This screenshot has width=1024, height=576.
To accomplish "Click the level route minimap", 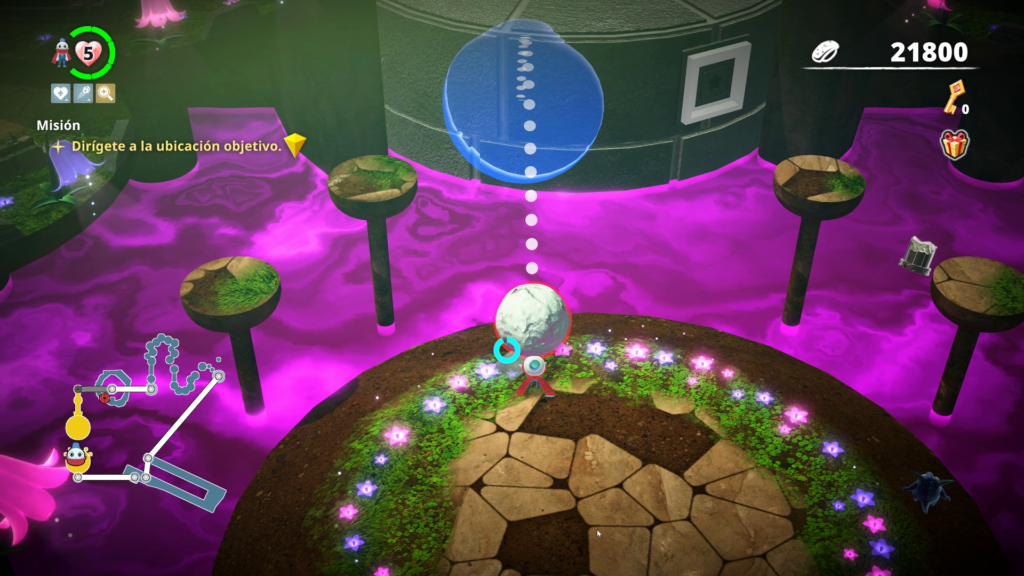I will click(x=148, y=418).
